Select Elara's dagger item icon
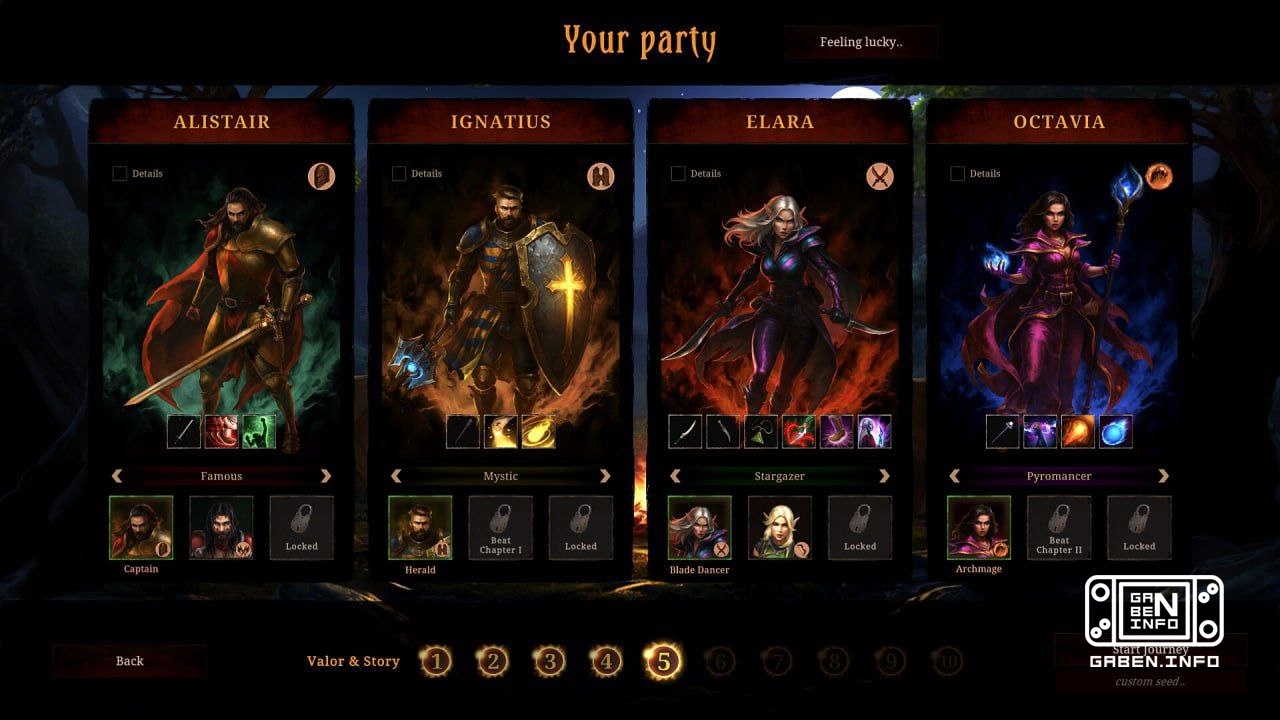This screenshot has height=720, width=1280. (x=721, y=432)
